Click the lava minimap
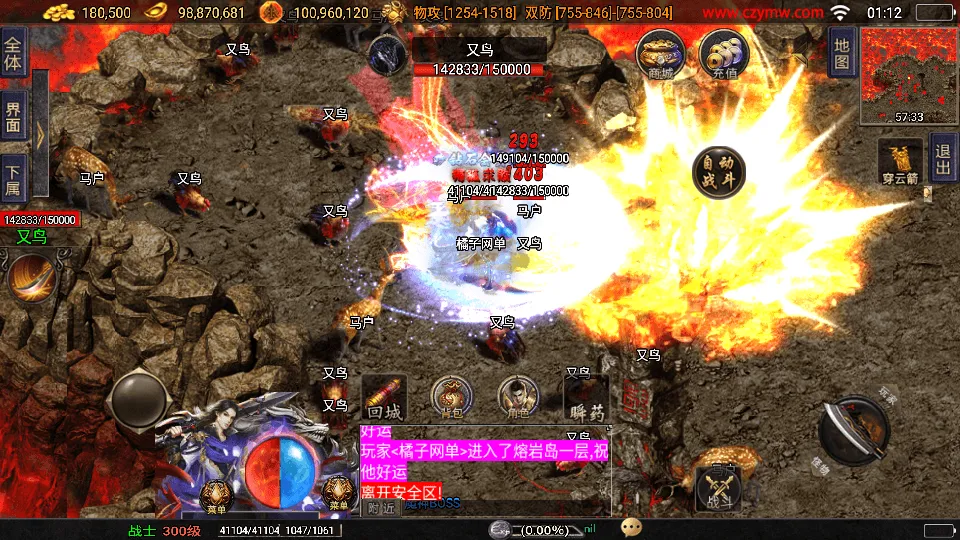Image resolution: width=960 pixels, height=540 pixels. pyautogui.click(x=907, y=76)
